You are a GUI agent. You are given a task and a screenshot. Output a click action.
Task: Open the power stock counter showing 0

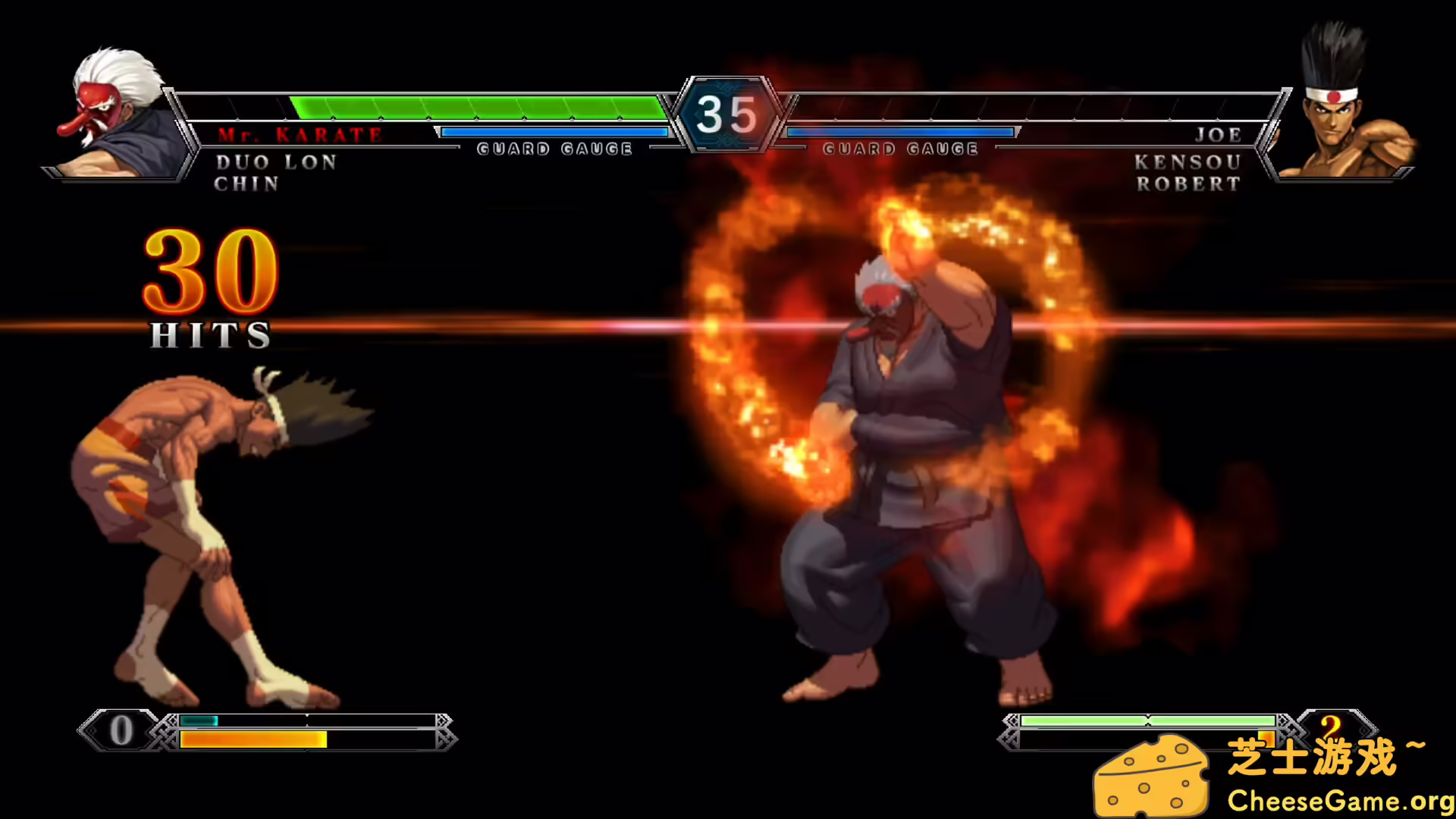[x=121, y=730]
